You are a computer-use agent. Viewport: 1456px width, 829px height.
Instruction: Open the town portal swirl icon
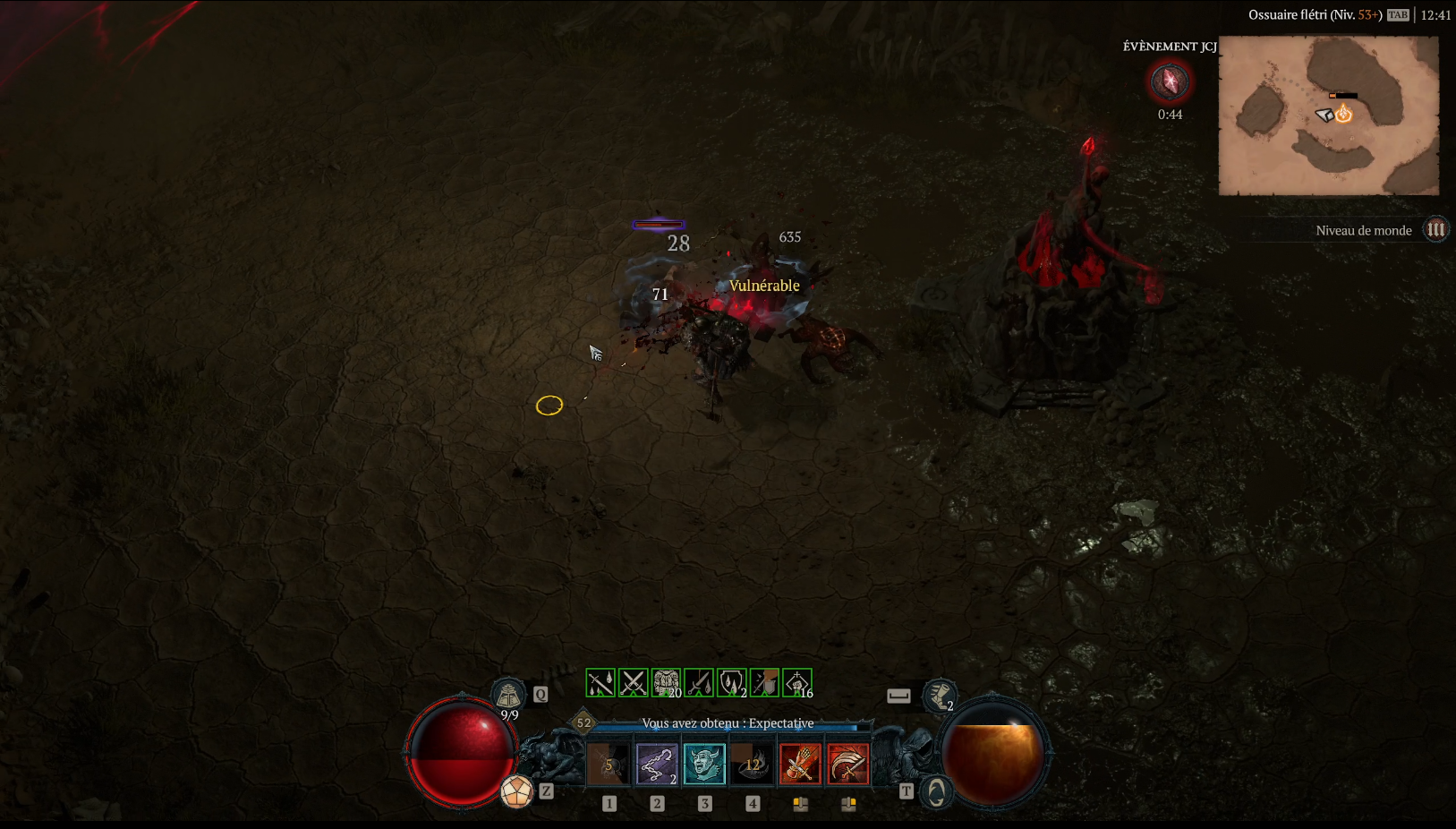(936, 791)
